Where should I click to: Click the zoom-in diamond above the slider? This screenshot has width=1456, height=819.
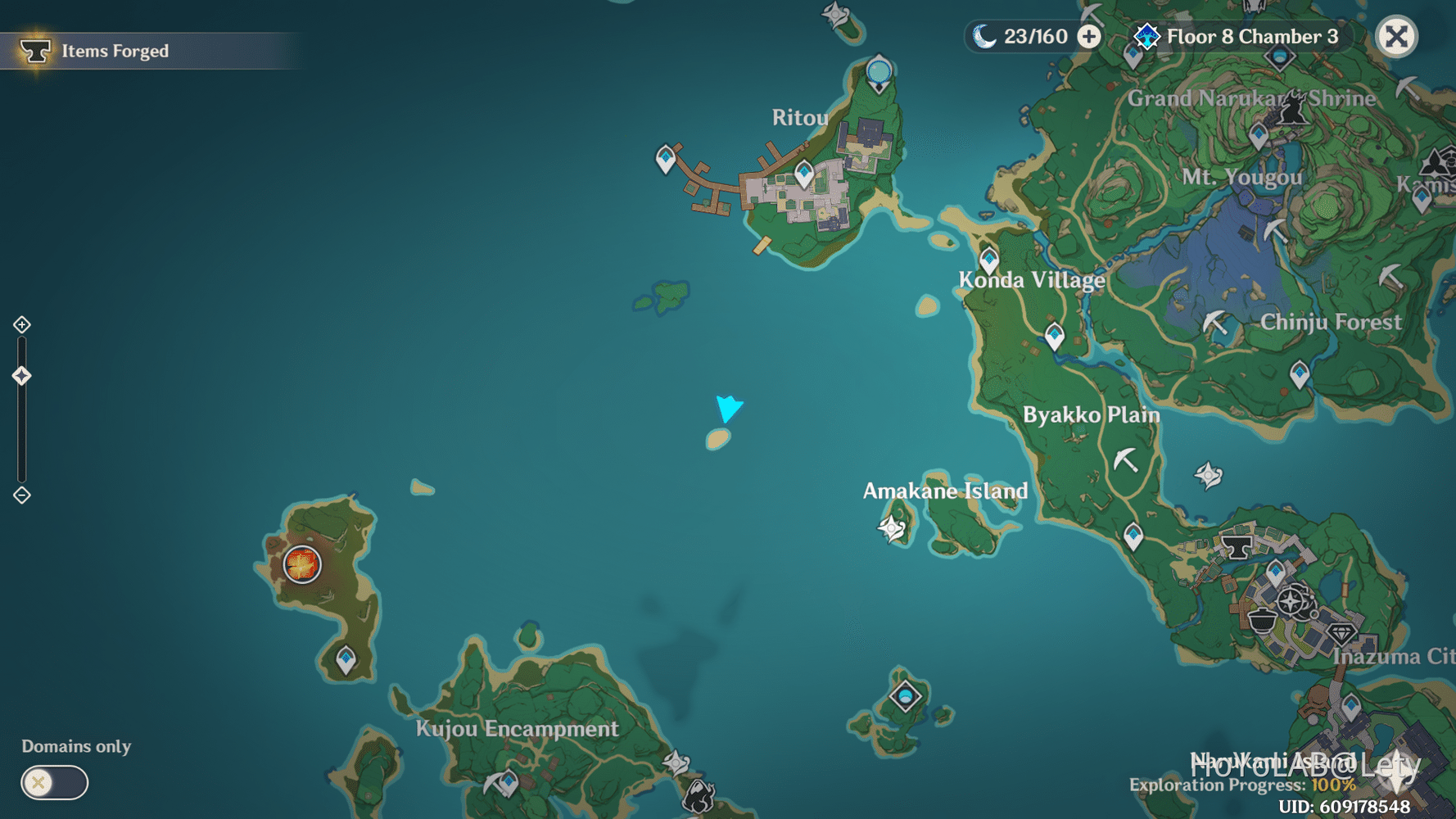(20, 324)
